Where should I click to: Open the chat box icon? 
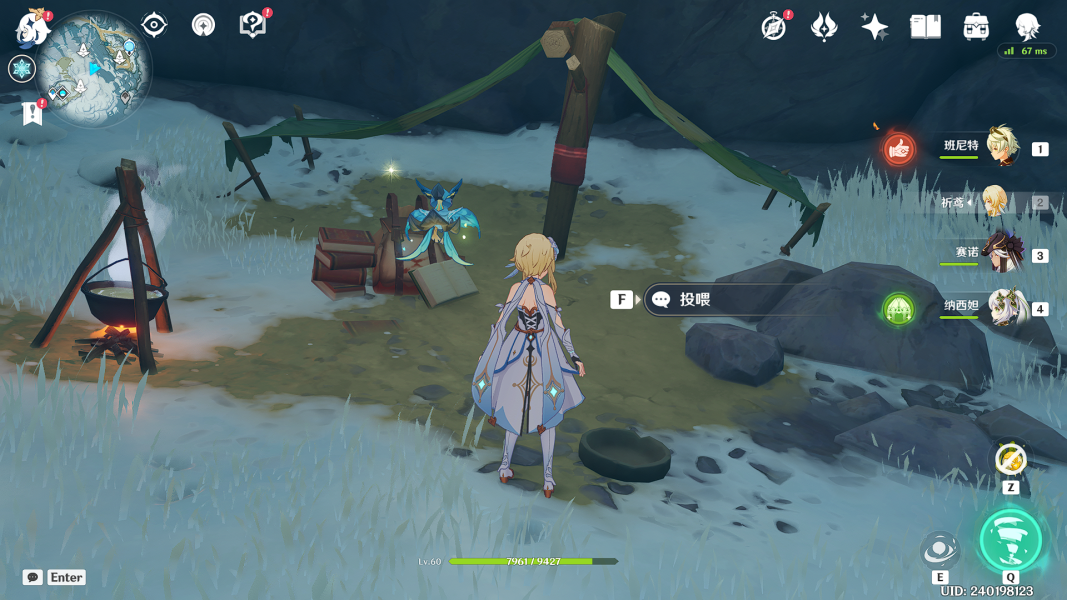point(33,577)
